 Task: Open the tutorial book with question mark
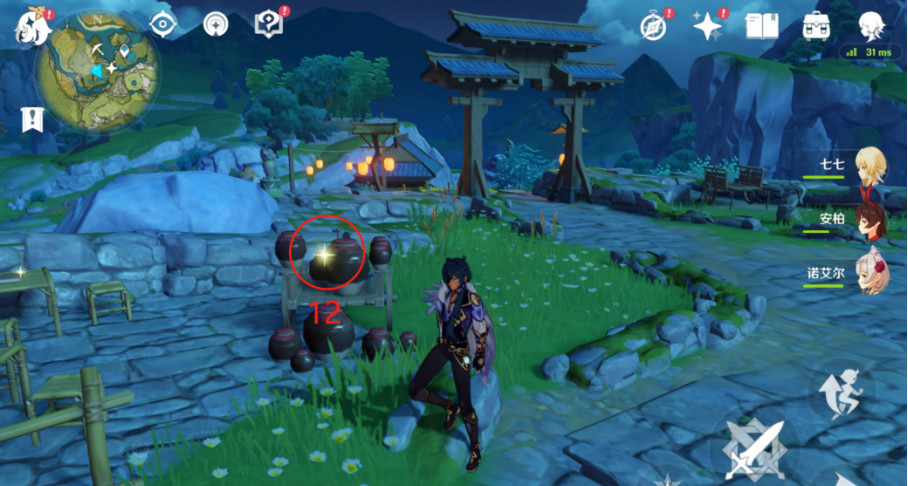pyautogui.click(x=269, y=24)
